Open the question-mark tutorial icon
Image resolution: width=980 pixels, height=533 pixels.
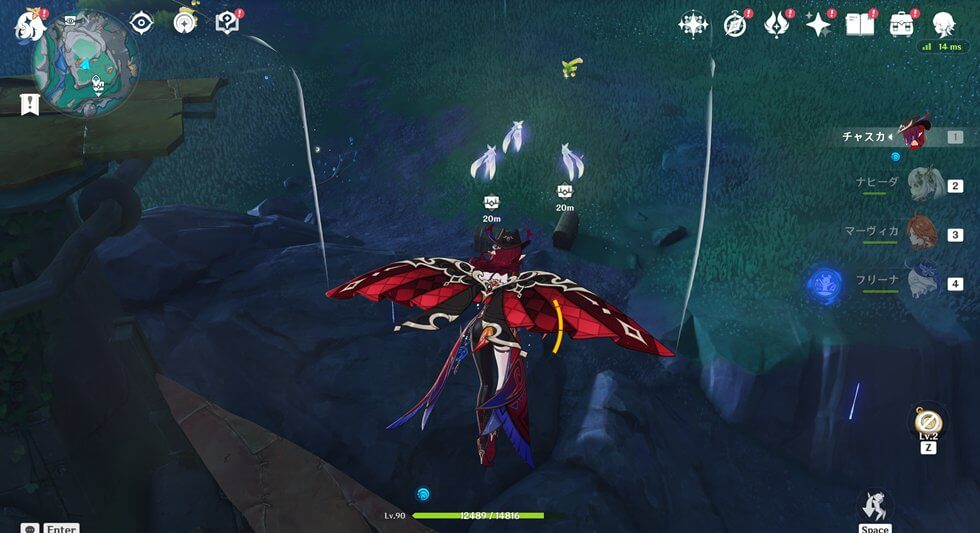(x=228, y=22)
